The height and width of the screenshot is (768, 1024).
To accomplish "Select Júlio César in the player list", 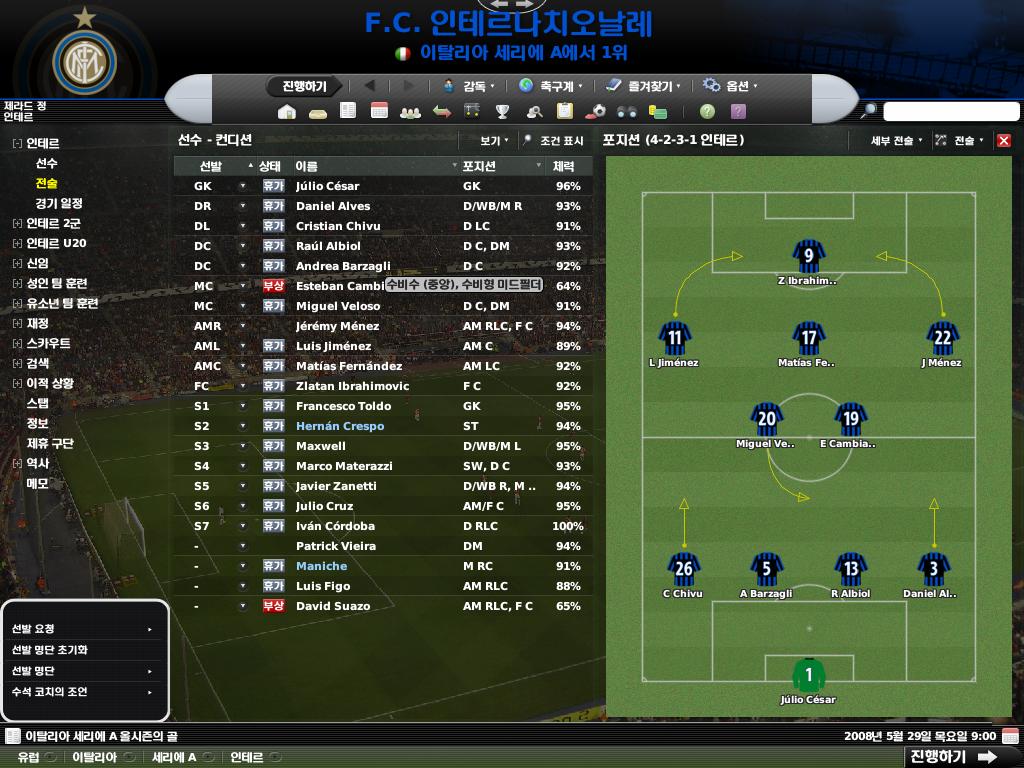I will [327, 186].
